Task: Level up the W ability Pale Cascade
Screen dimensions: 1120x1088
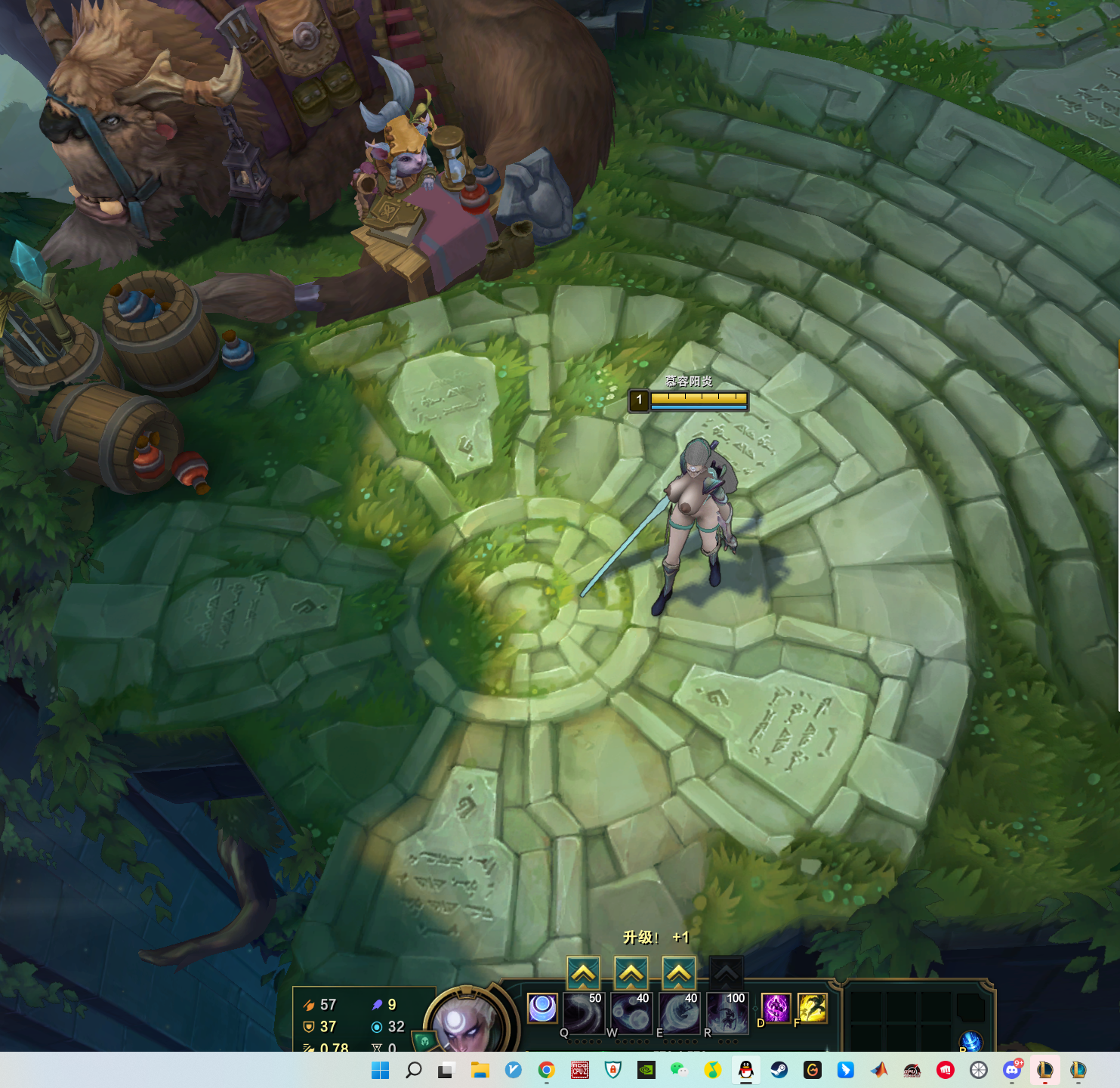Action: [631, 973]
